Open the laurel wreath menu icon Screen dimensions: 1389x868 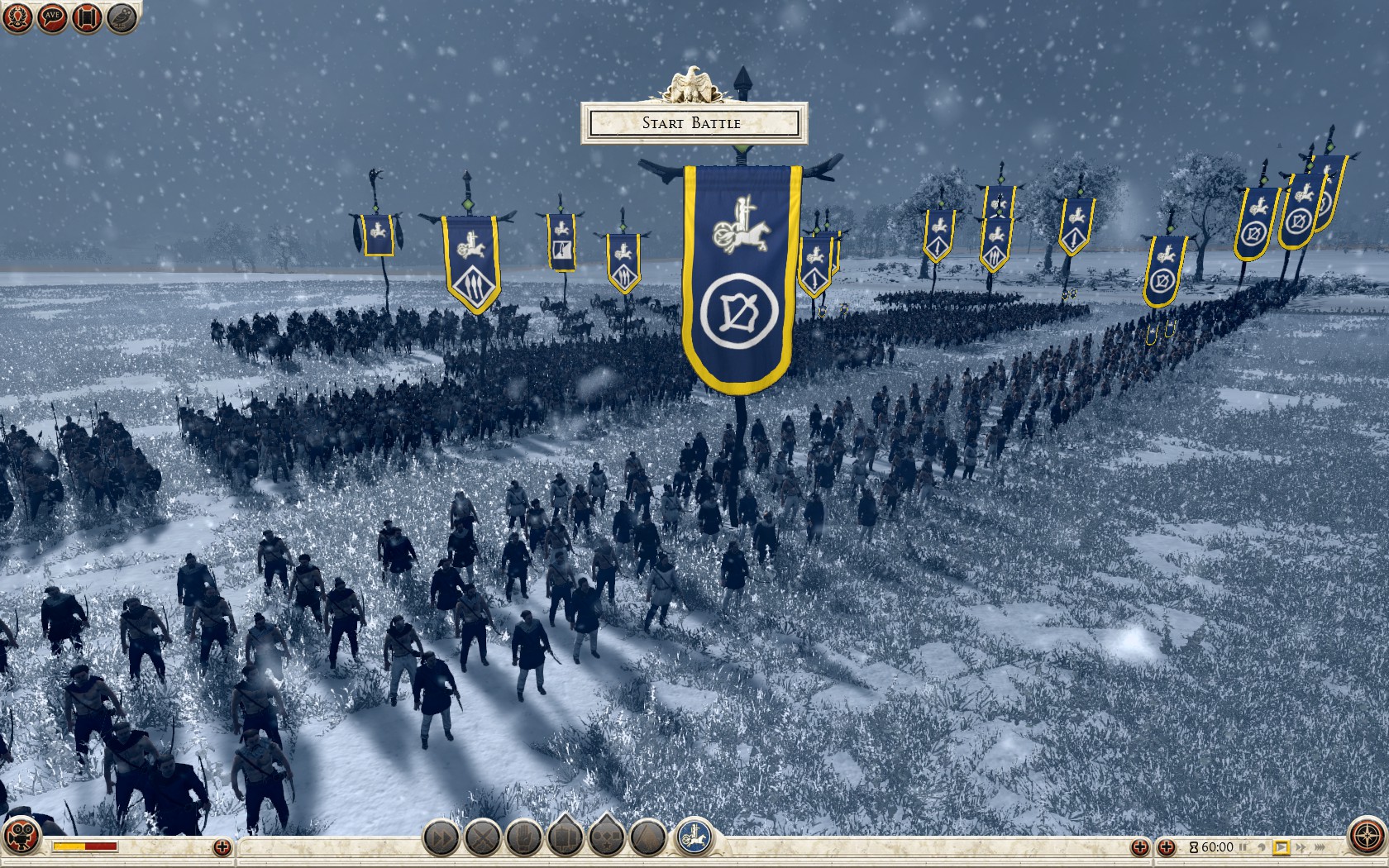[x=17, y=17]
